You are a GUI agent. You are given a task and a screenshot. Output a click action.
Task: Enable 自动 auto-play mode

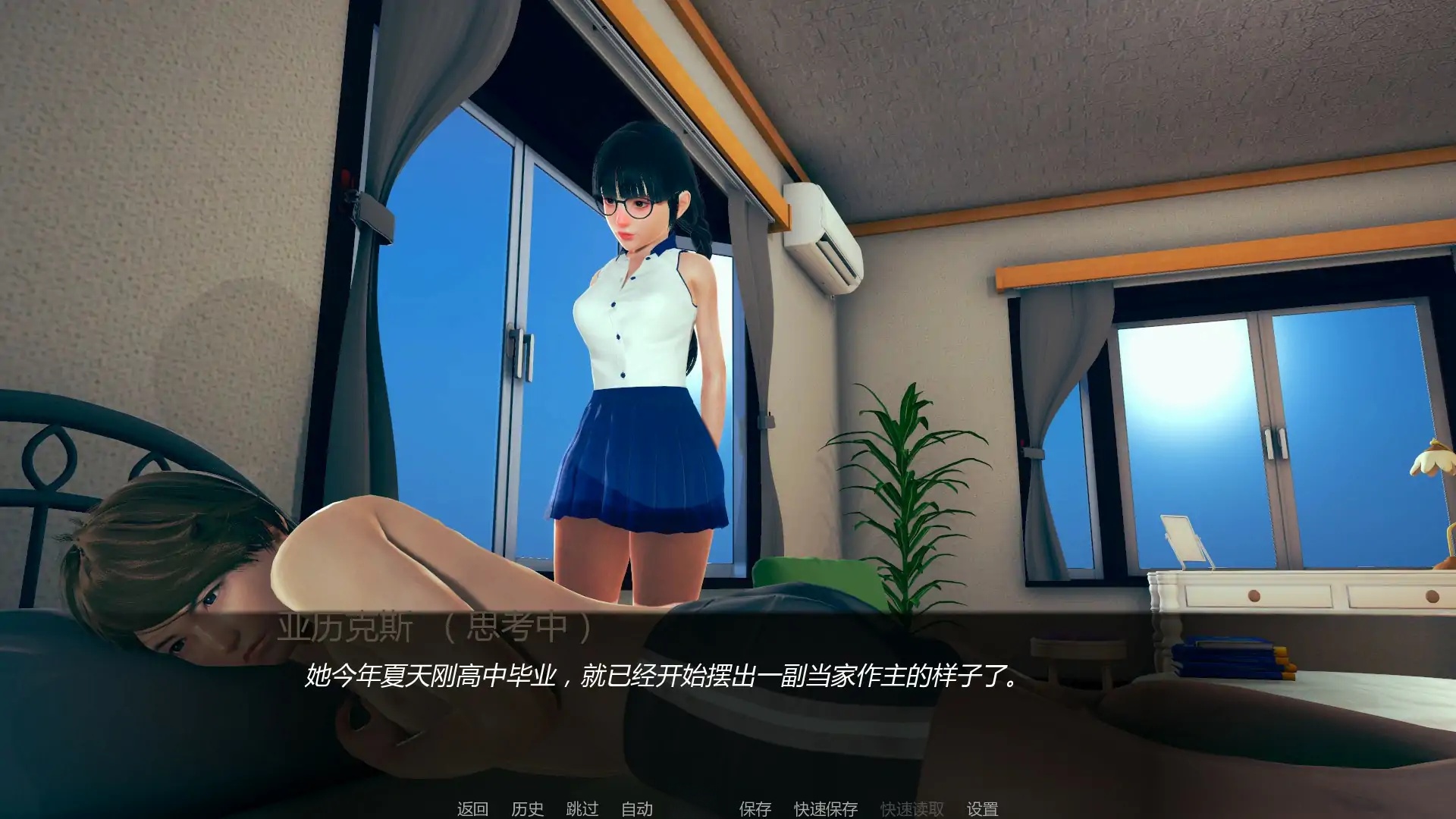click(x=639, y=809)
